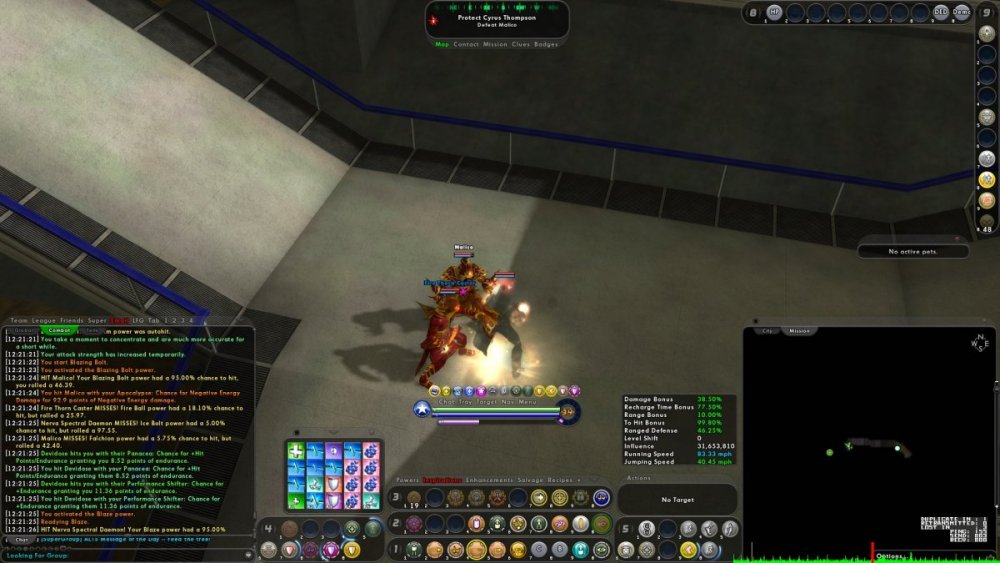Viewport: 1000px width, 563px height.
Task: Open the Powers window
Action: pyautogui.click(x=408, y=480)
